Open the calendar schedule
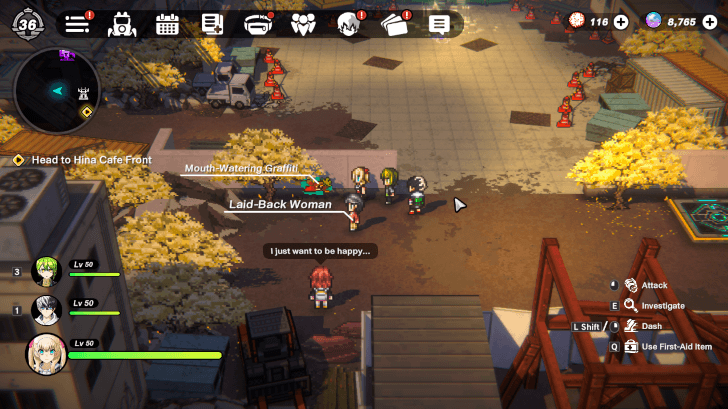The height and width of the screenshot is (409, 728). point(167,23)
